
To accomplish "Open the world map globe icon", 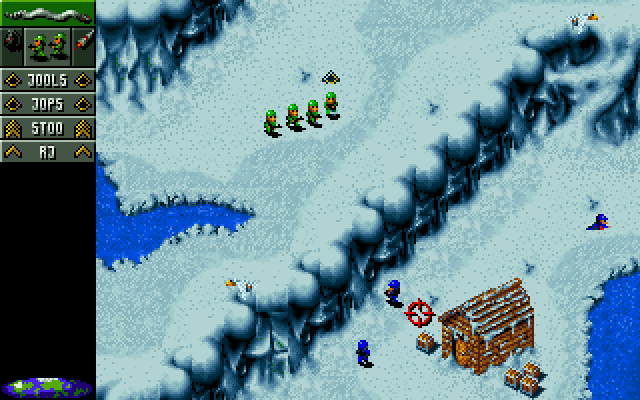I will pos(47,386).
